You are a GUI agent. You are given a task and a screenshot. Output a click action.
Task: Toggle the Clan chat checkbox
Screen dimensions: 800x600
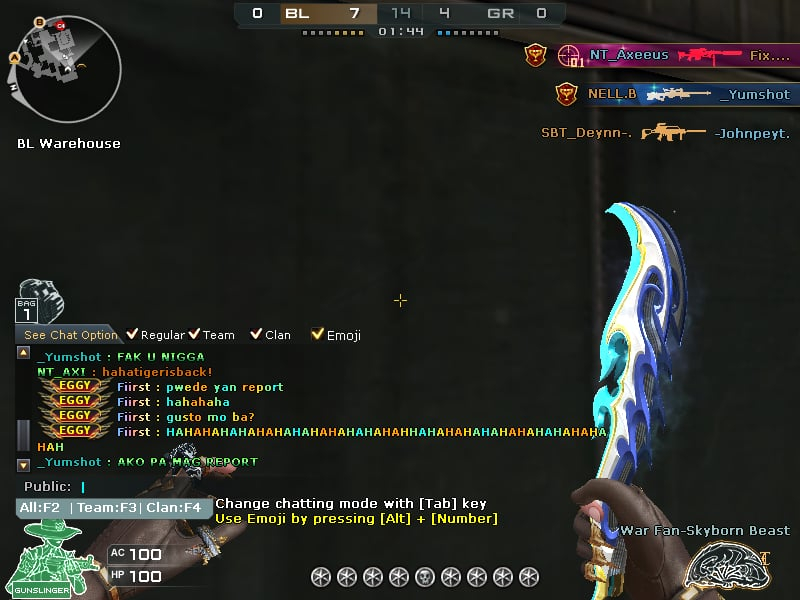click(256, 335)
